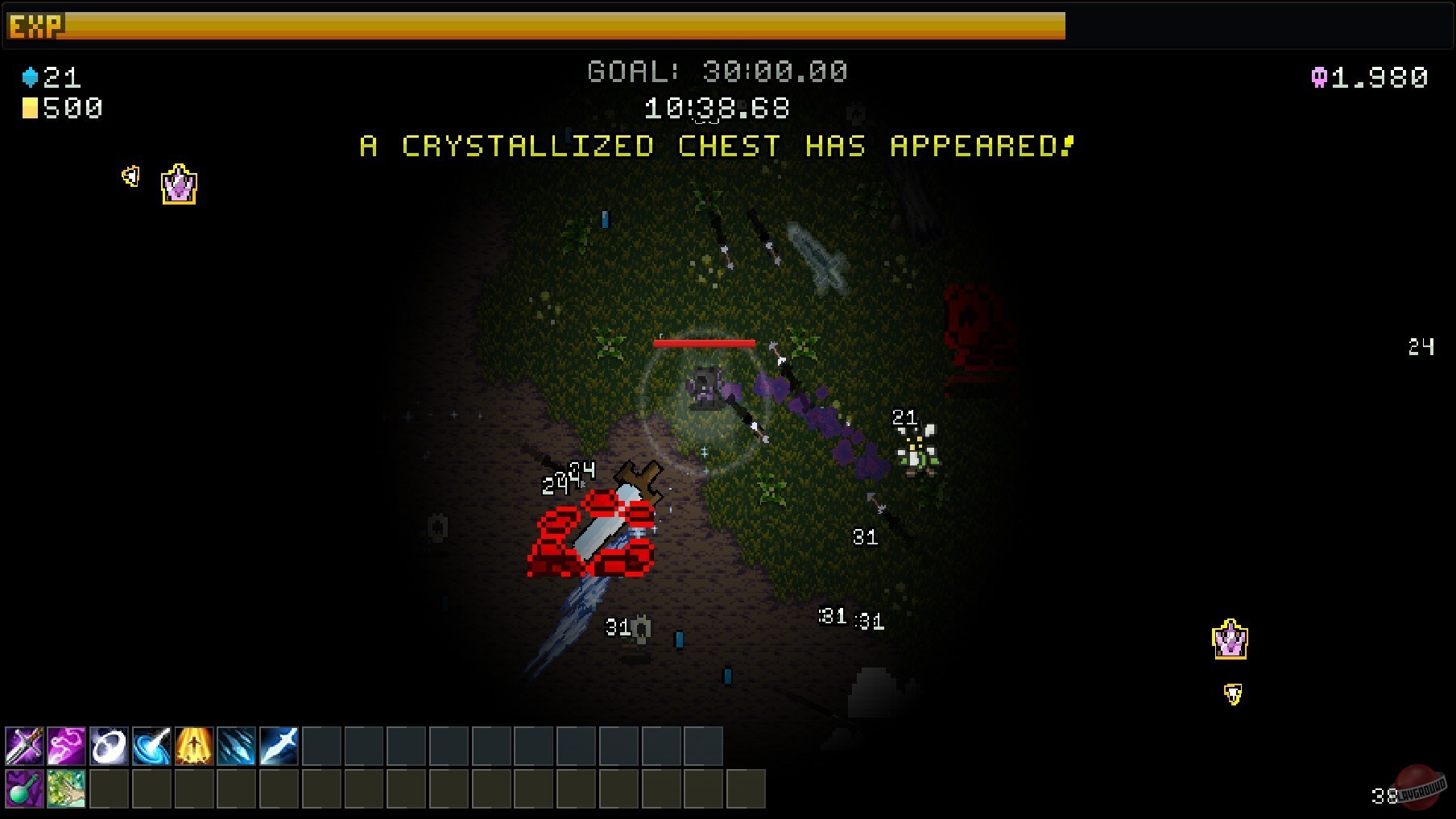Click the EXP progress bar
The image size is (1456, 819).
[x=564, y=28]
